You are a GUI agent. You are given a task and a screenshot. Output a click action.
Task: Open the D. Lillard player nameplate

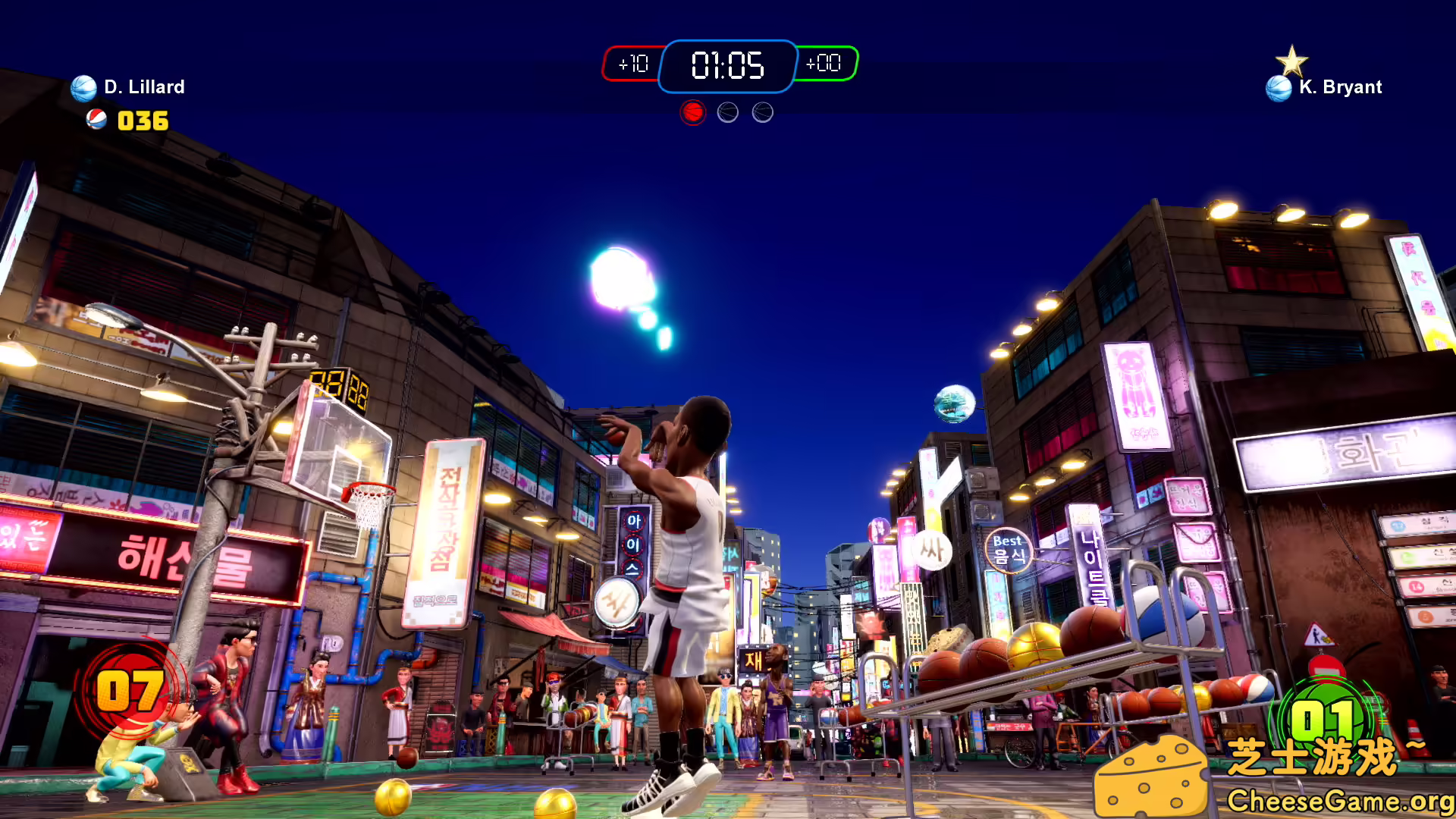point(143,86)
